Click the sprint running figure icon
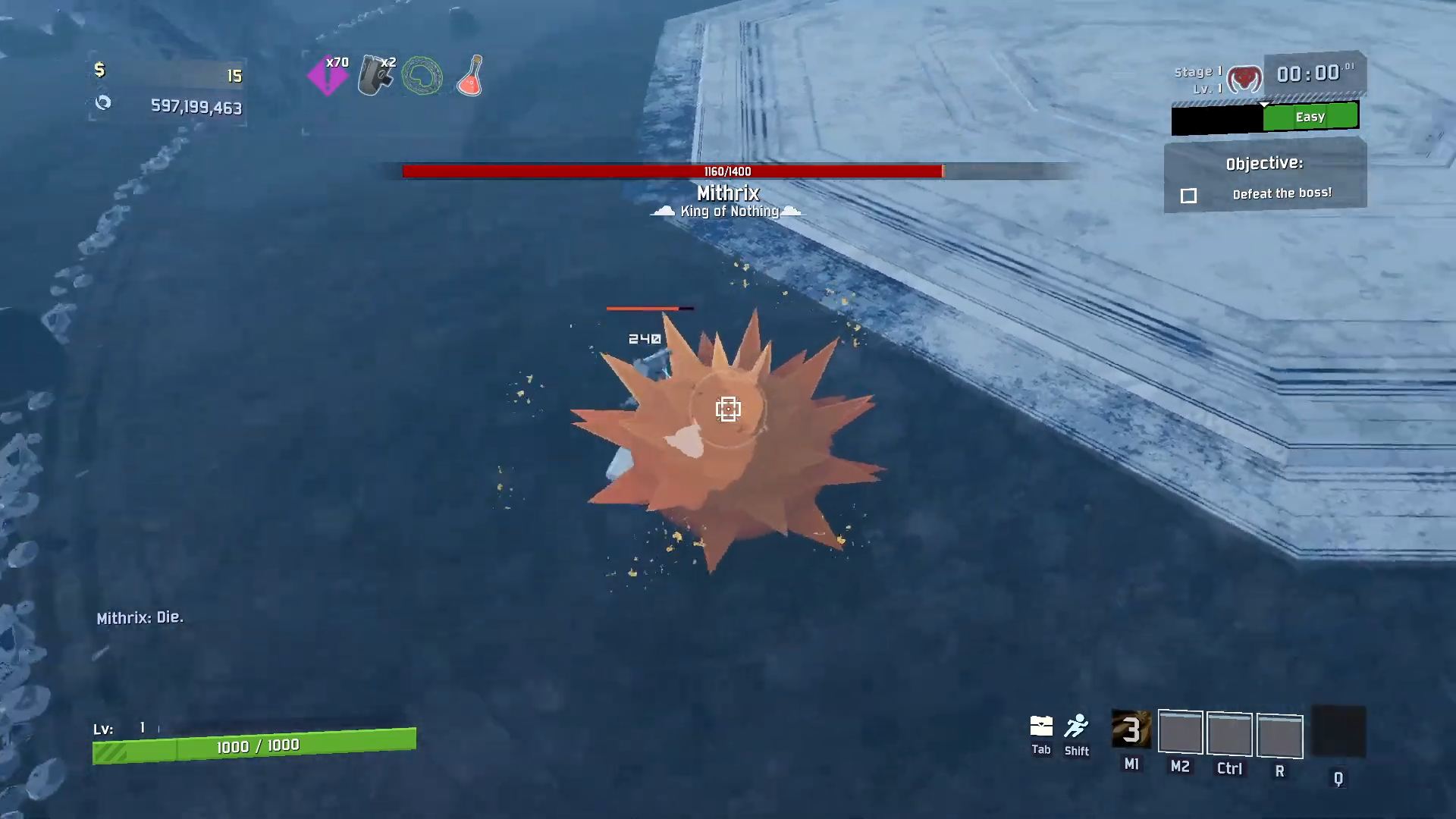1456x819 pixels. [1076, 726]
